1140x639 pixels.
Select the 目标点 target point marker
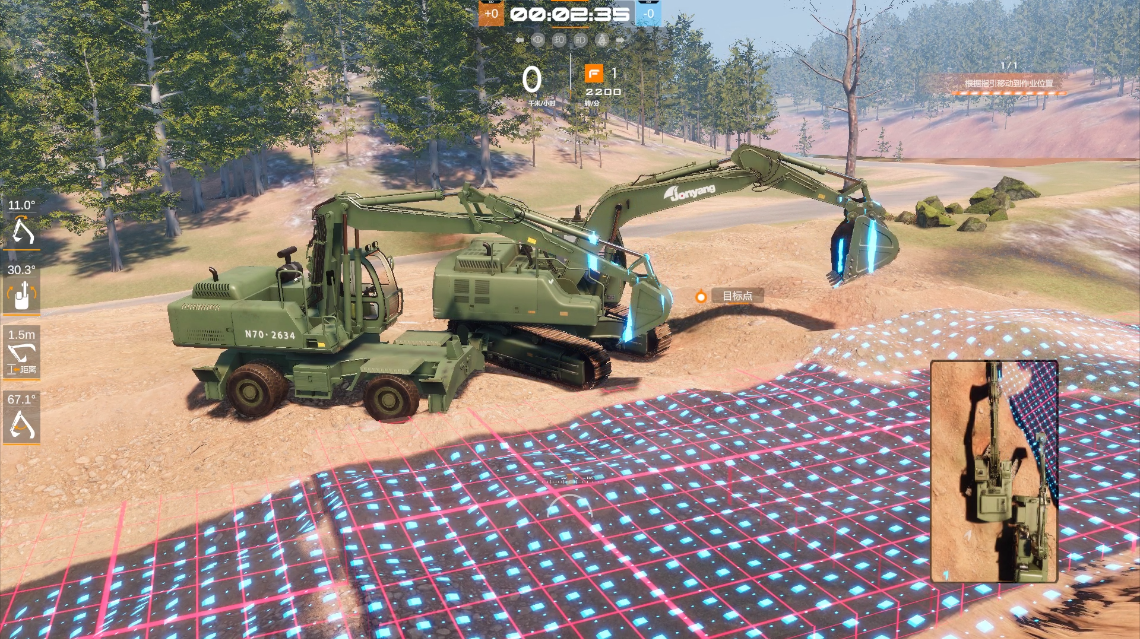coord(729,296)
